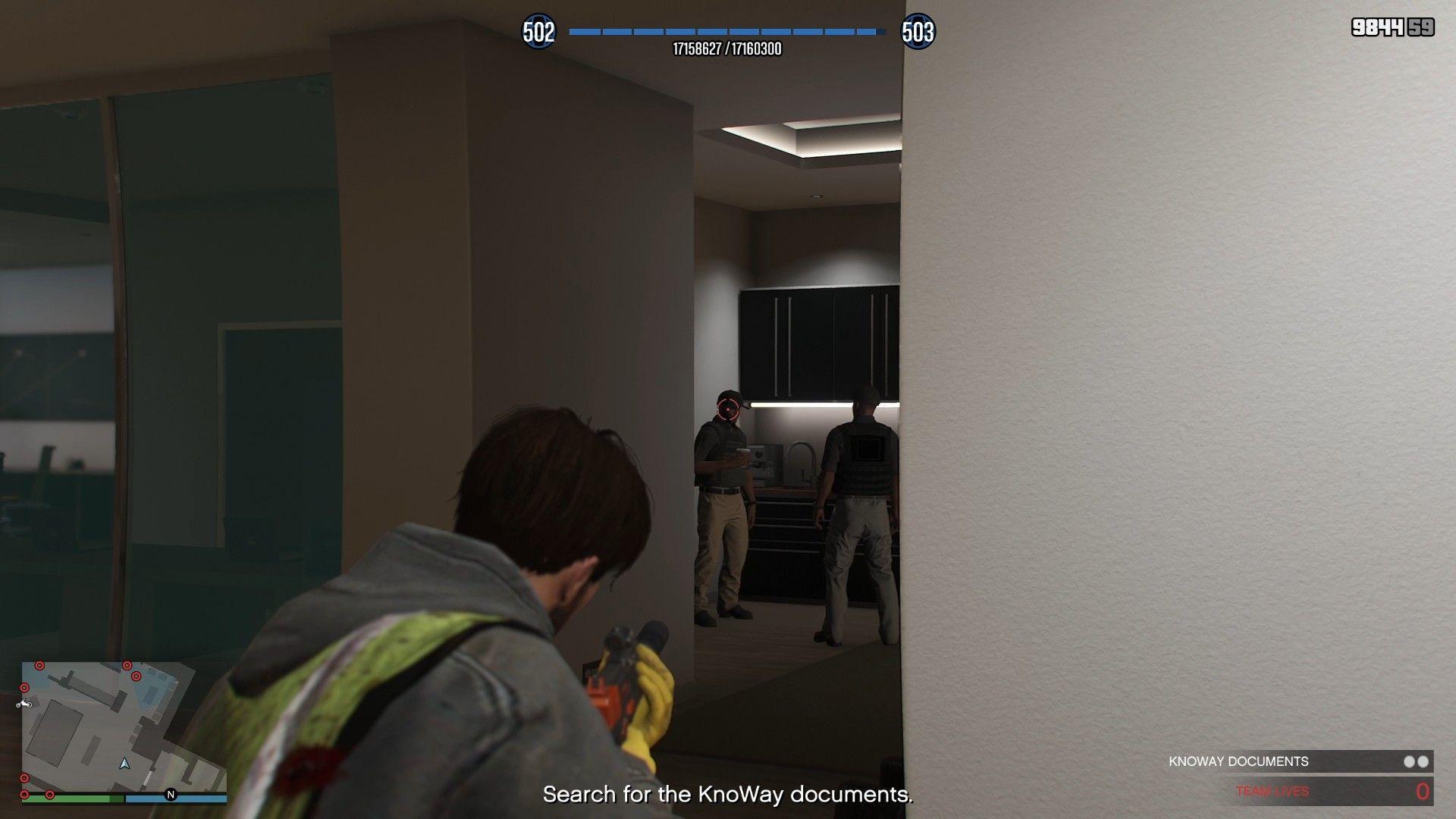This screenshot has width=1456, height=819.
Task: Click the subtitle about searching for KnoWay documents
Action: pyautogui.click(x=726, y=795)
